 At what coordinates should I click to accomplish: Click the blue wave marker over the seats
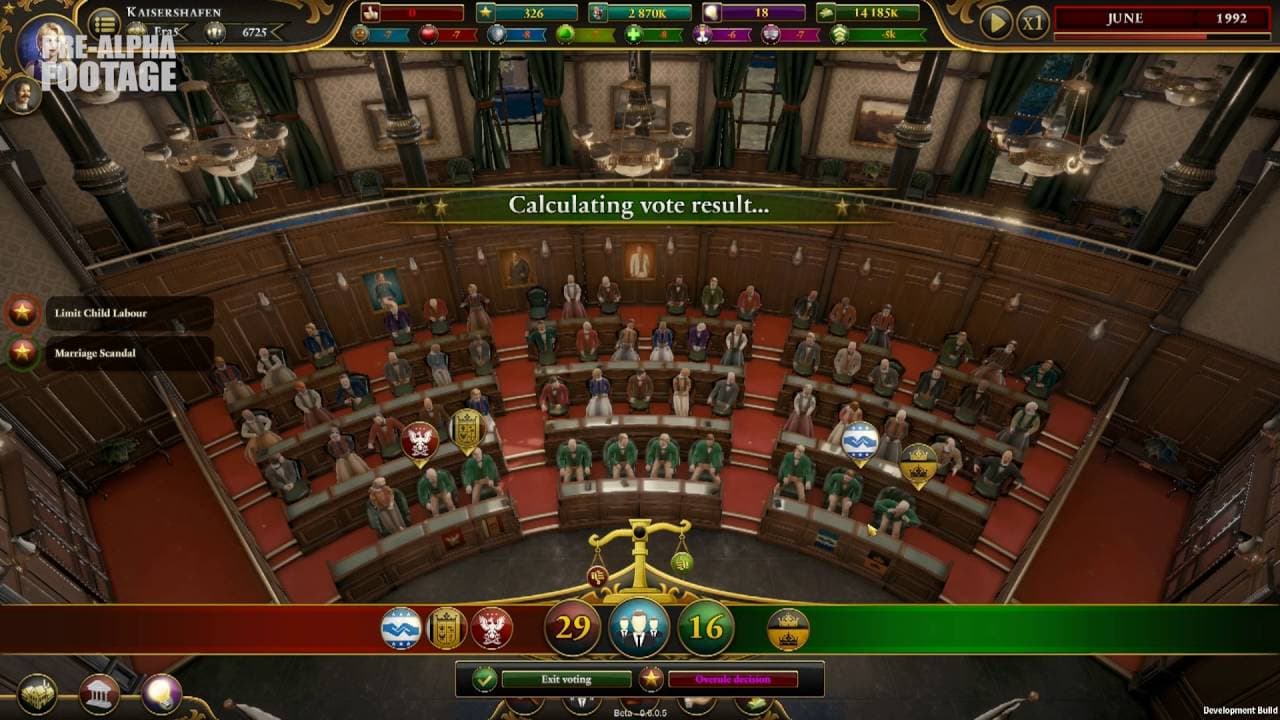point(860,441)
